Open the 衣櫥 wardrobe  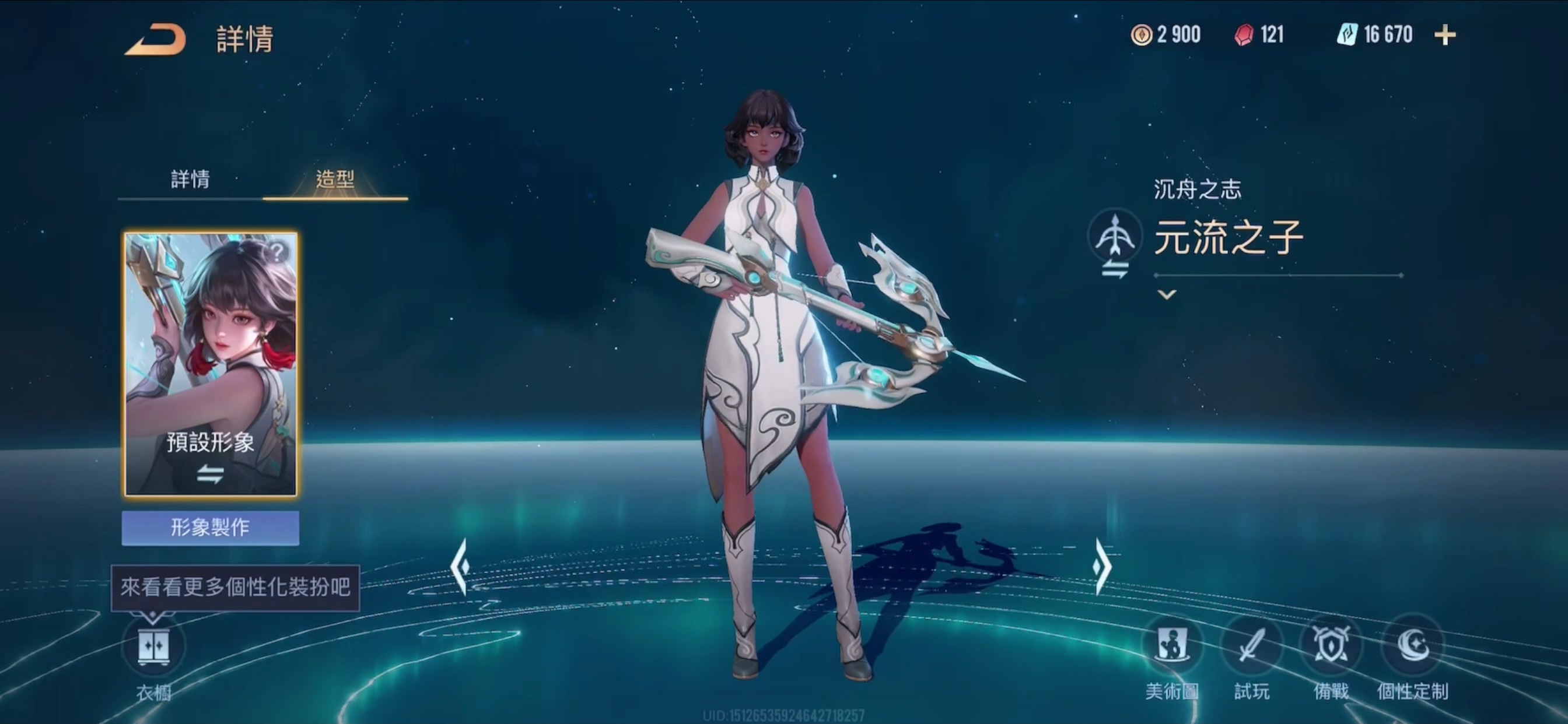coord(153,647)
